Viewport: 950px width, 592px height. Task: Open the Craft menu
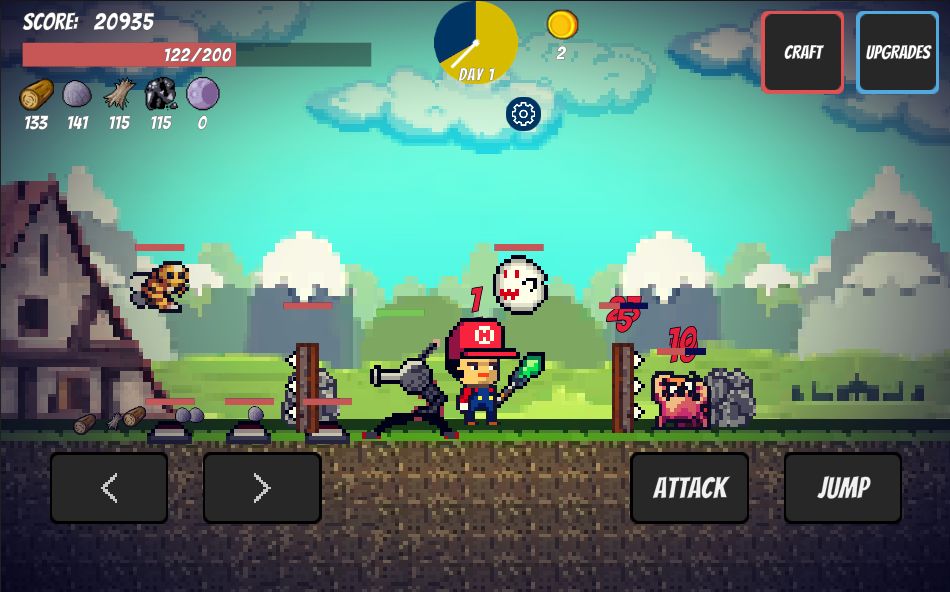click(x=803, y=52)
